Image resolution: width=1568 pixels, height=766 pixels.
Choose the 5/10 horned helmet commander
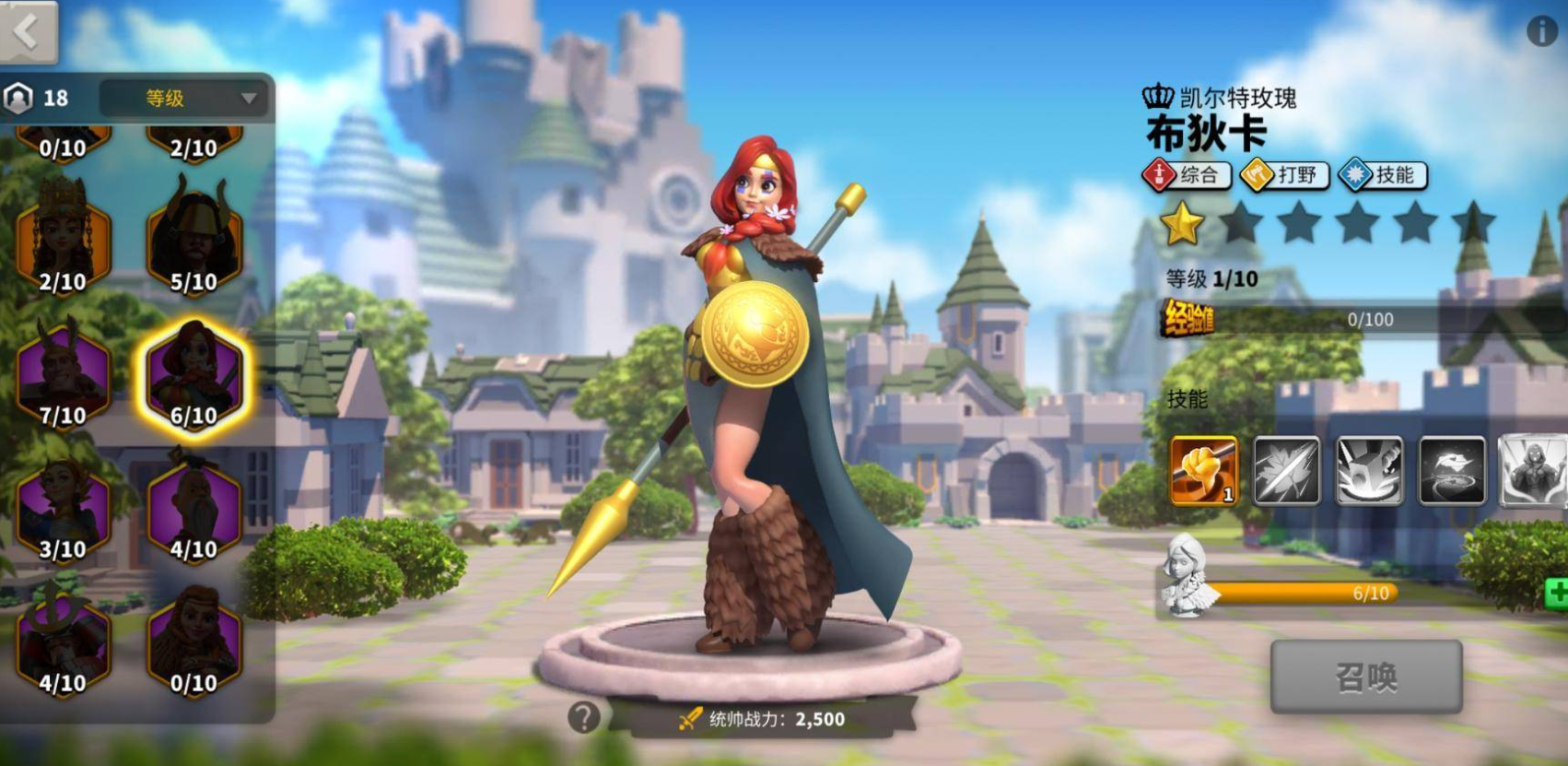click(x=193, y=238)
